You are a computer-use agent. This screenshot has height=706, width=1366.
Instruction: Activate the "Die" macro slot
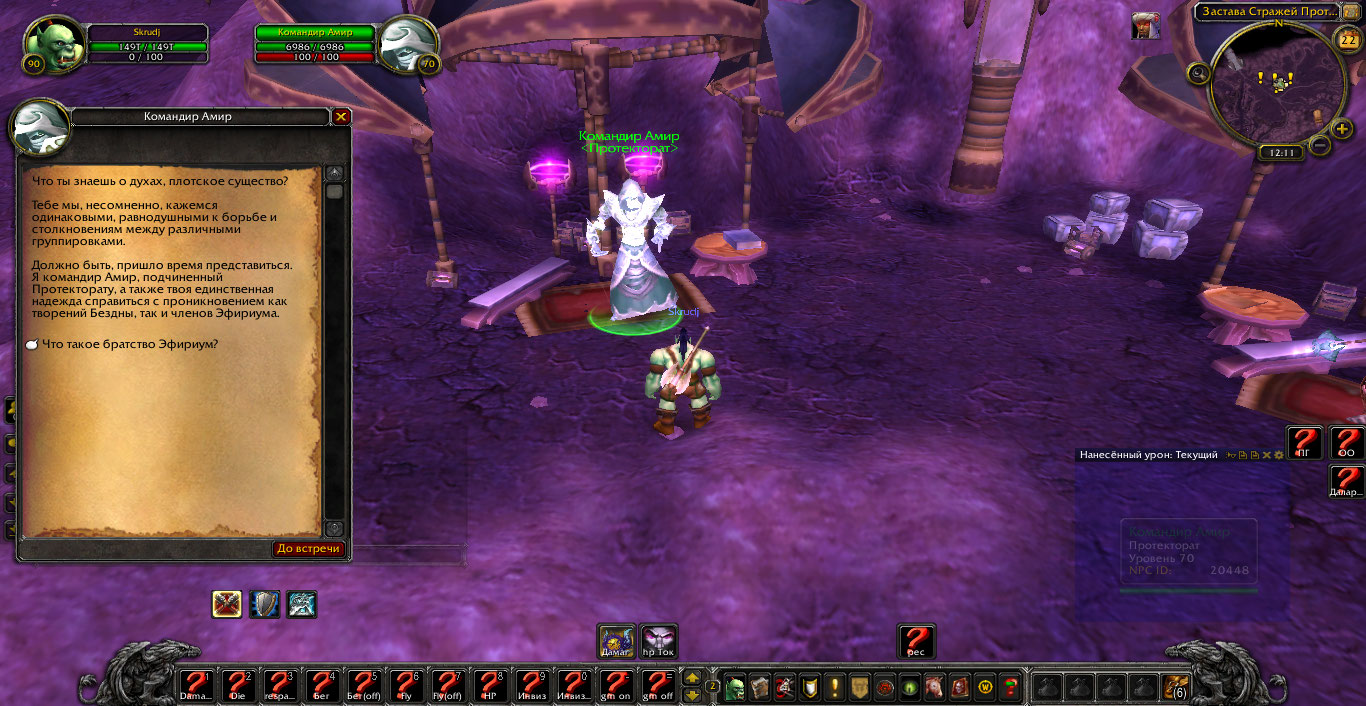pyautogui.click(x=238, y=687)
